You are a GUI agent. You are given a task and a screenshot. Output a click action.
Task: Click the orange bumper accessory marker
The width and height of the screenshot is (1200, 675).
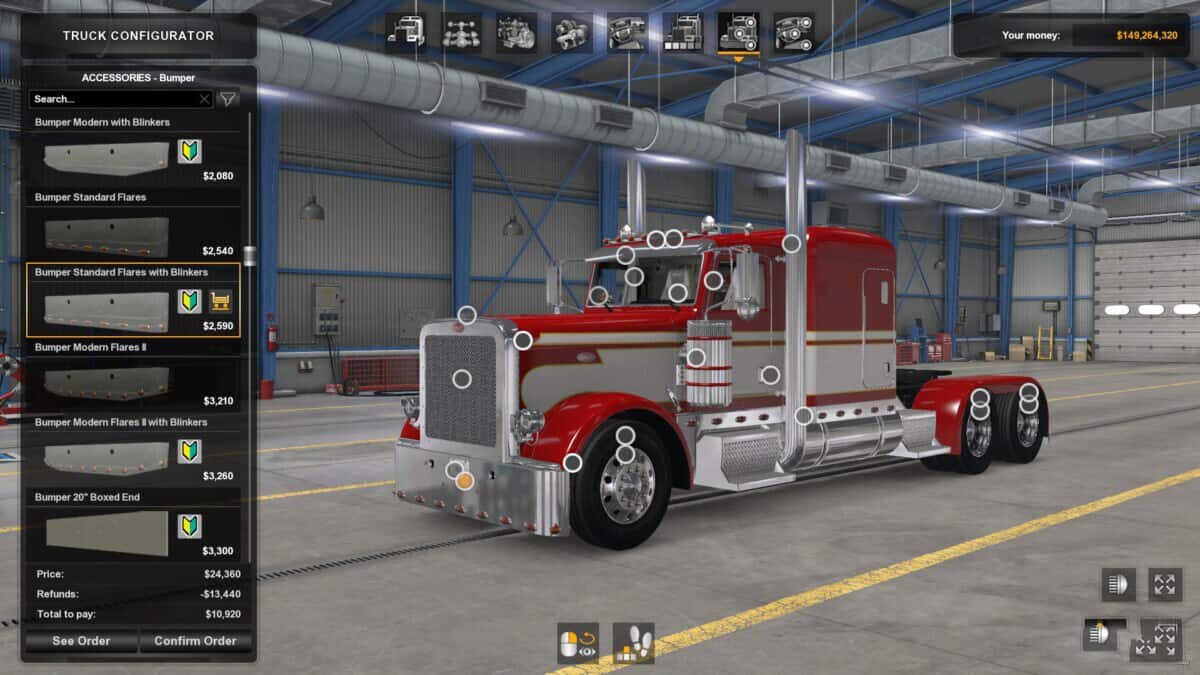[x=464, y=481]
